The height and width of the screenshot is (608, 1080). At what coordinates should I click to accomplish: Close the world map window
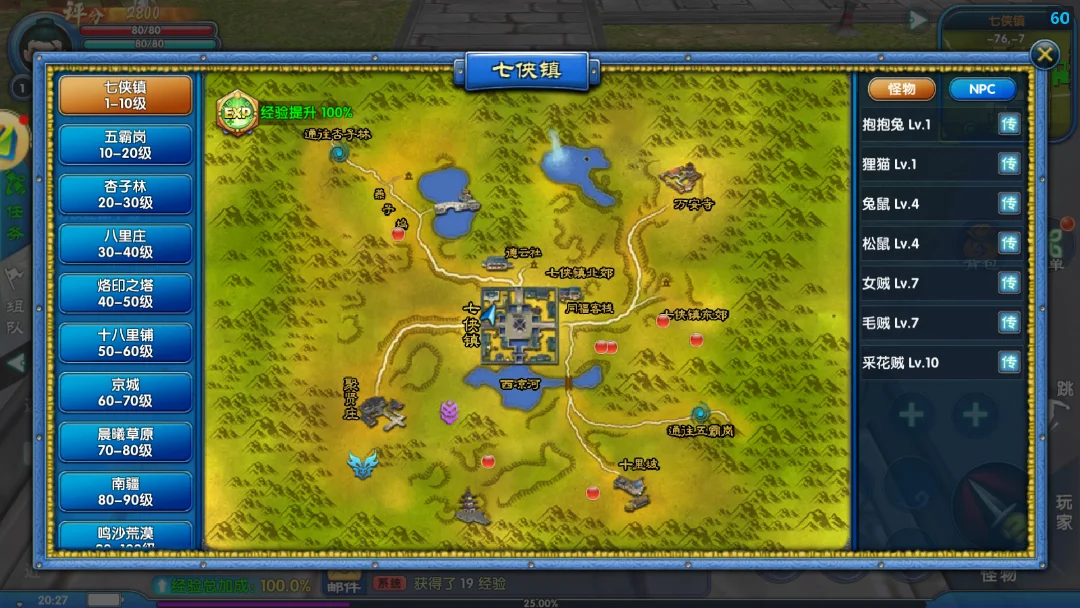(x=1044, y=55)
